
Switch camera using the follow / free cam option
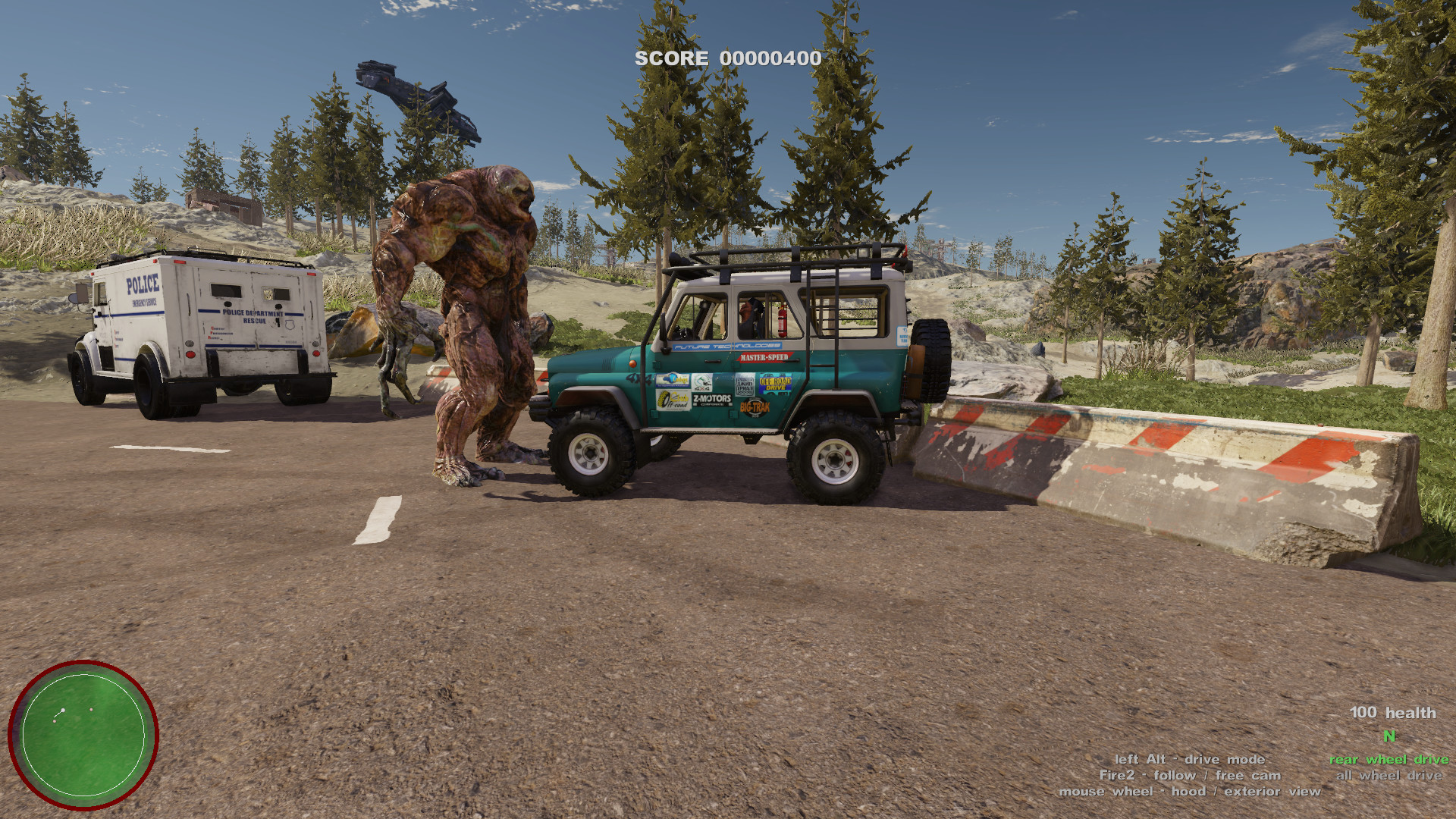coord(1191,775)
